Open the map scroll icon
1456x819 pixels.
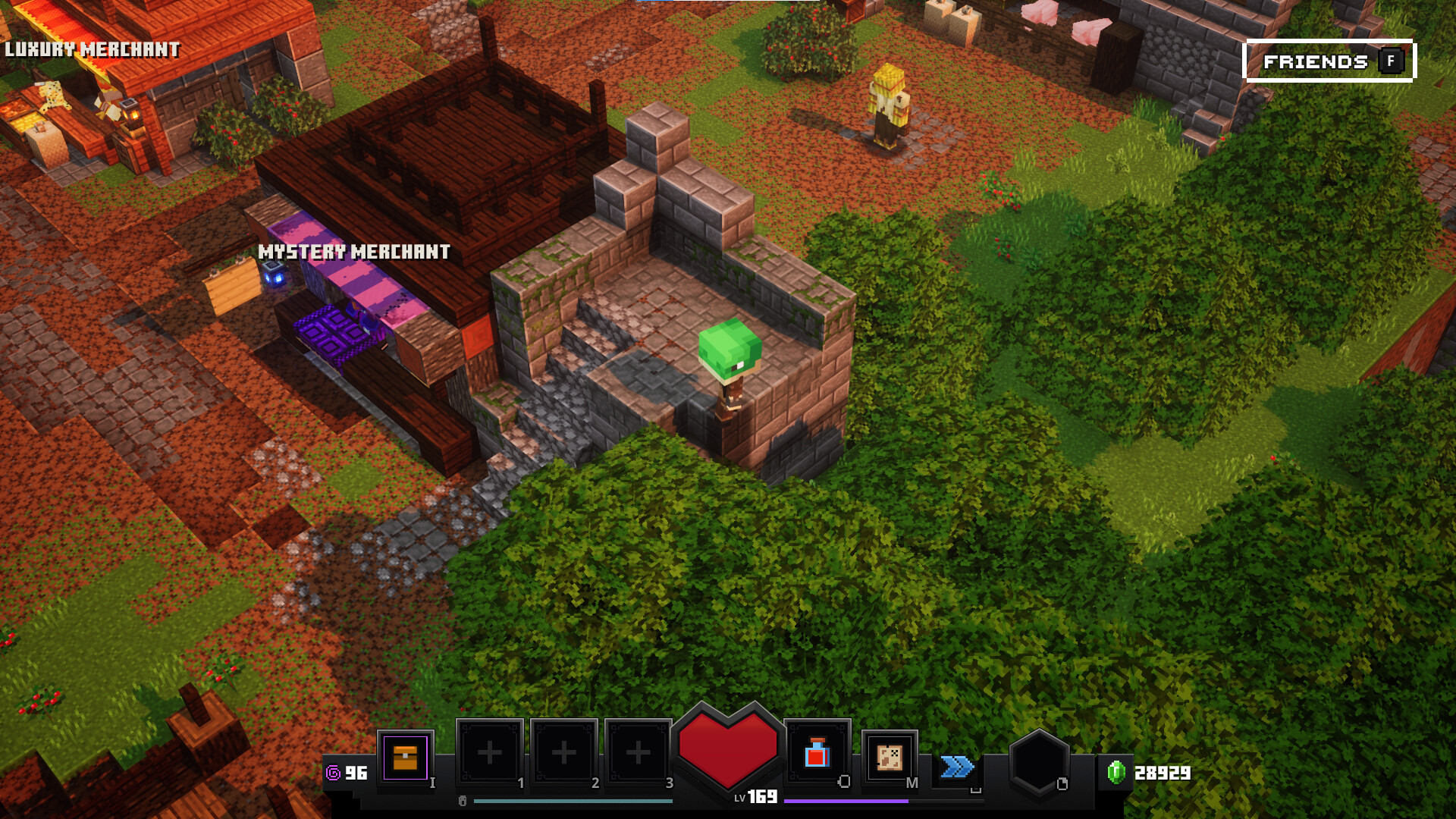[889, 757]
